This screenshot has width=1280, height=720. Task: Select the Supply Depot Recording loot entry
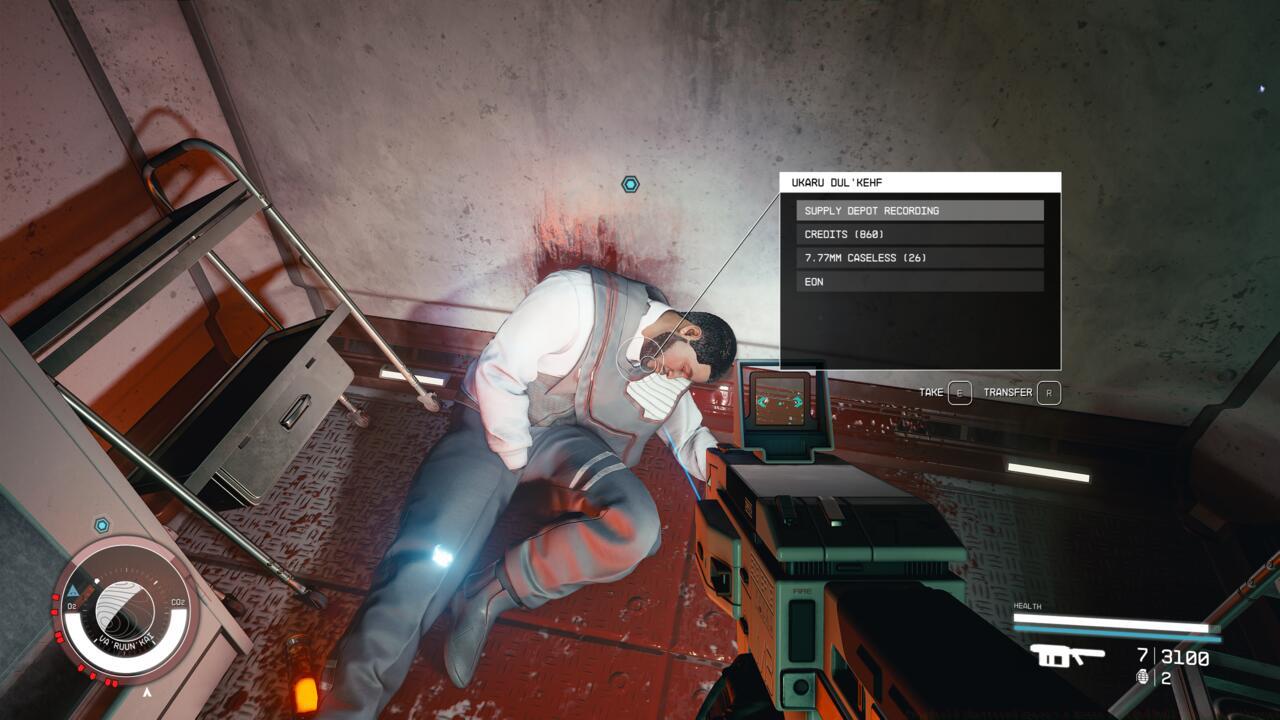pyautogui.click(x=918, y=211)
